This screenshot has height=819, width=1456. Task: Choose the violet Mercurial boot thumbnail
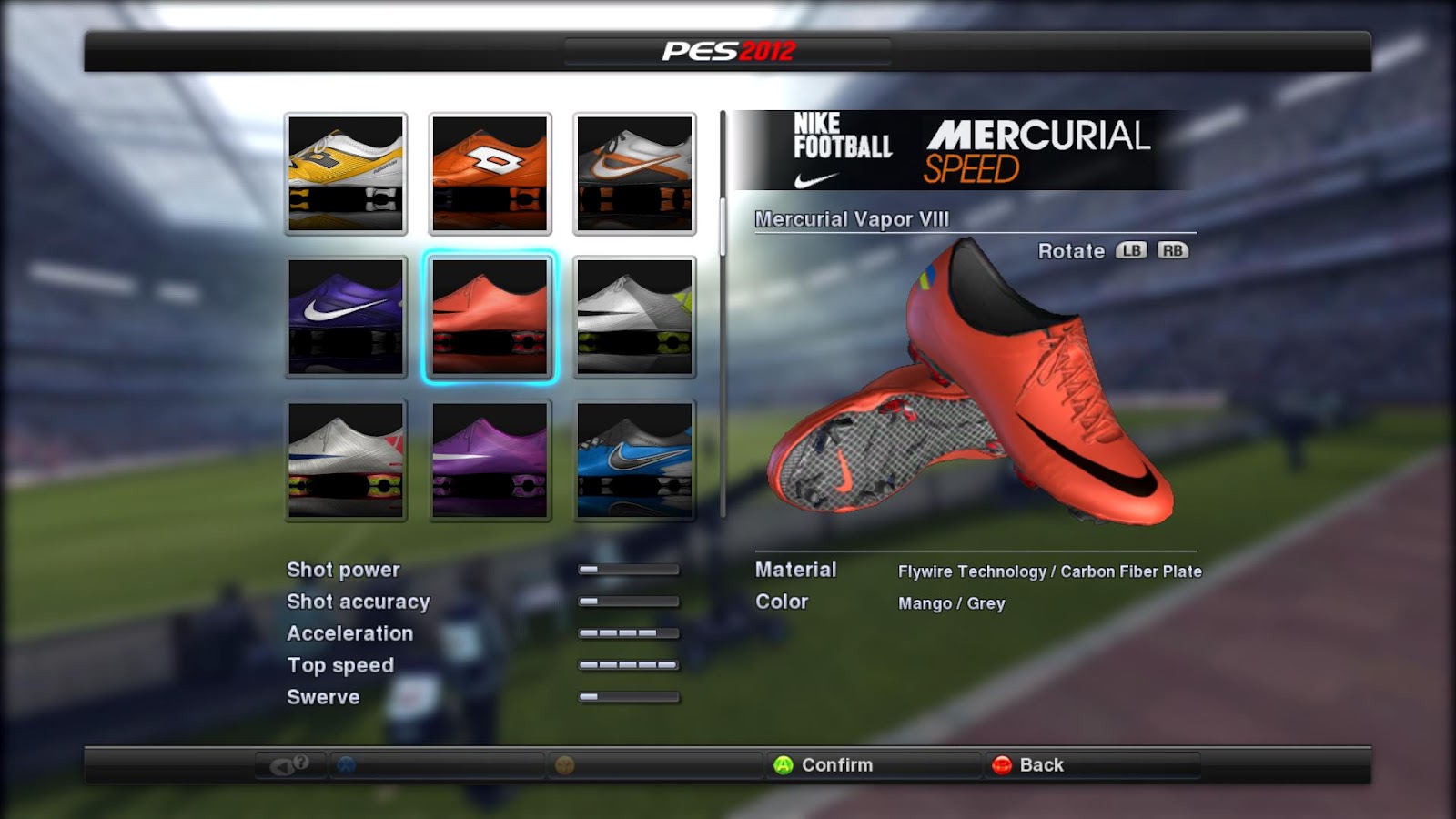pos(490,460)
